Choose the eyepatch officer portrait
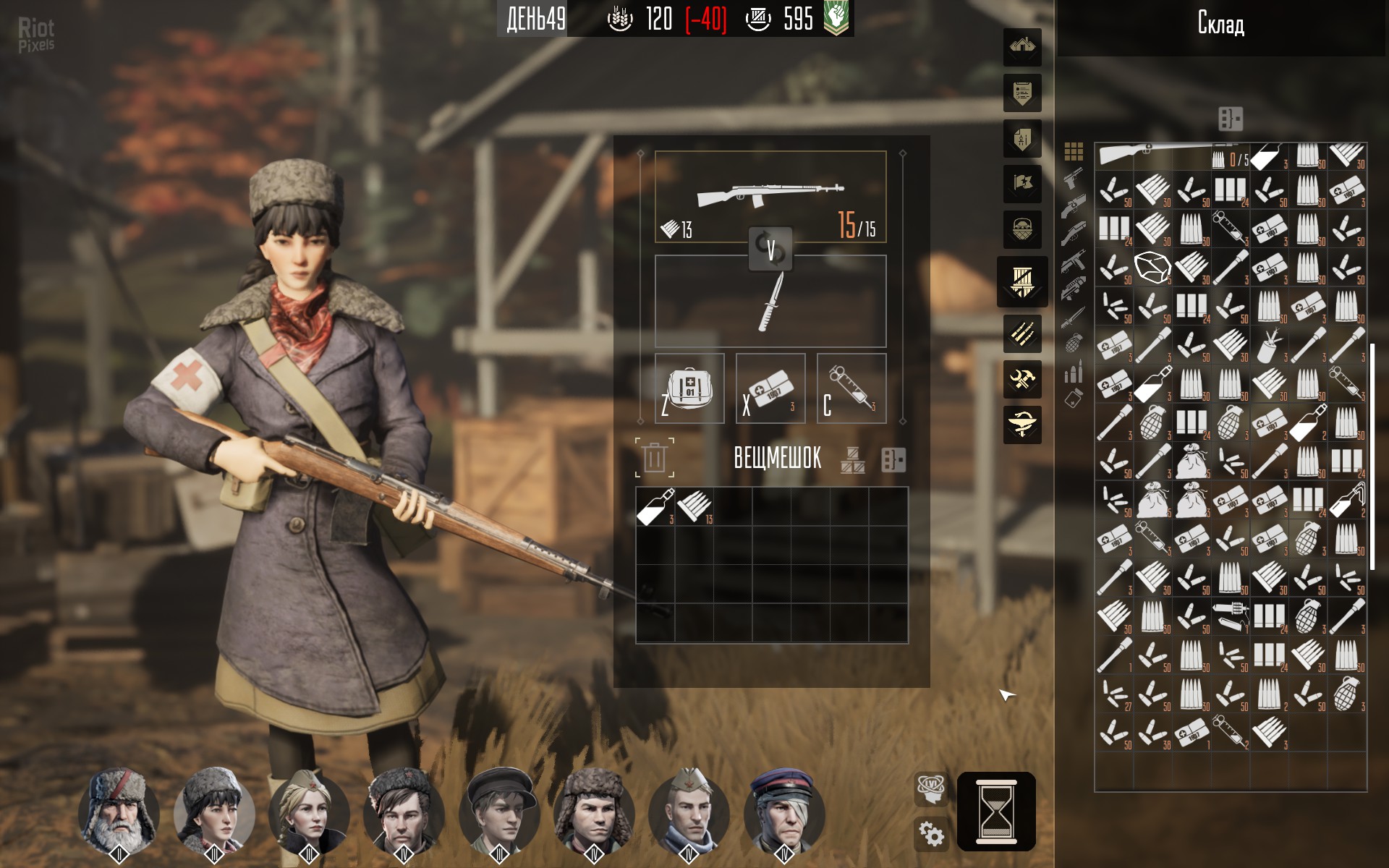This screenshot has height=868, width=1389. [784, 809]
